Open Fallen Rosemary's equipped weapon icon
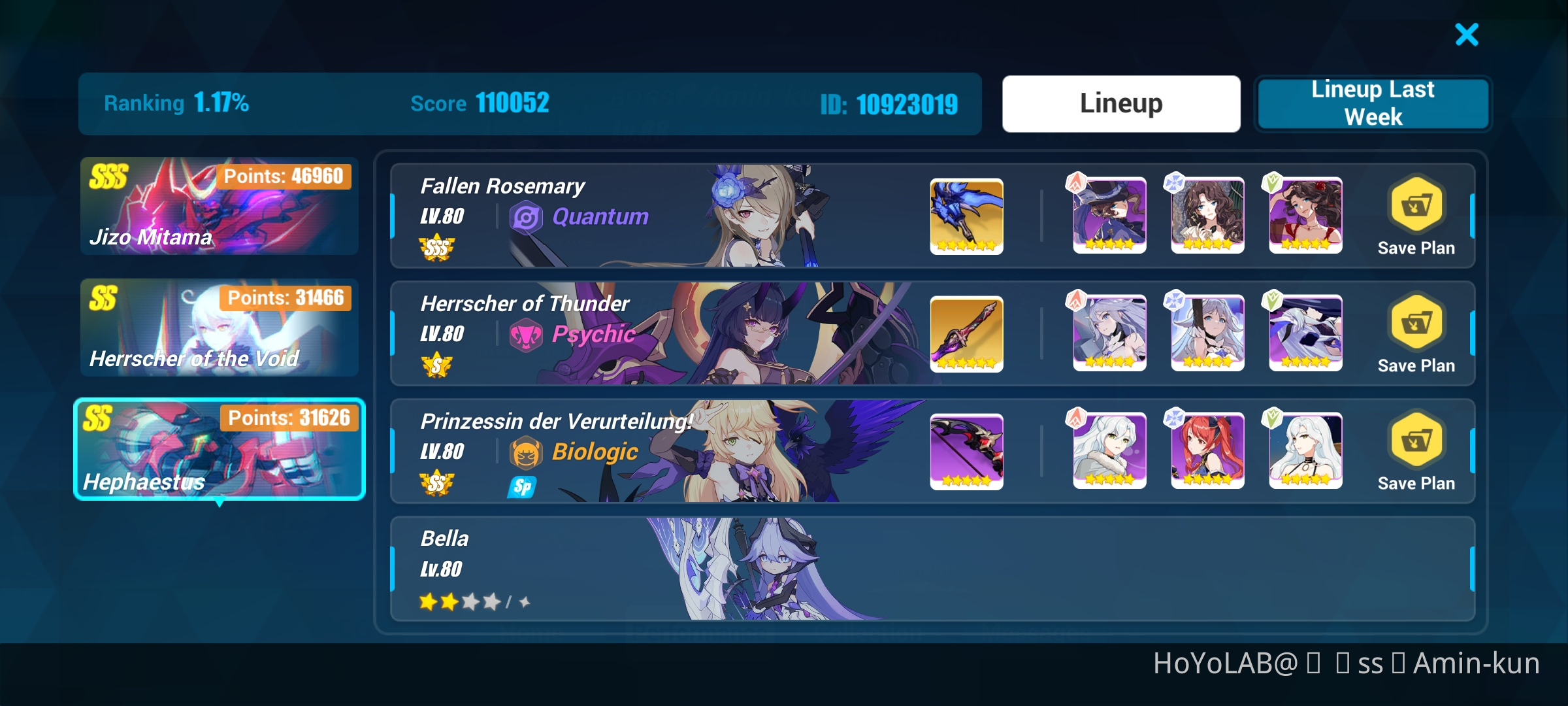Image resolution: width=1568 pixels, height=706 pixels. point(966,216)
